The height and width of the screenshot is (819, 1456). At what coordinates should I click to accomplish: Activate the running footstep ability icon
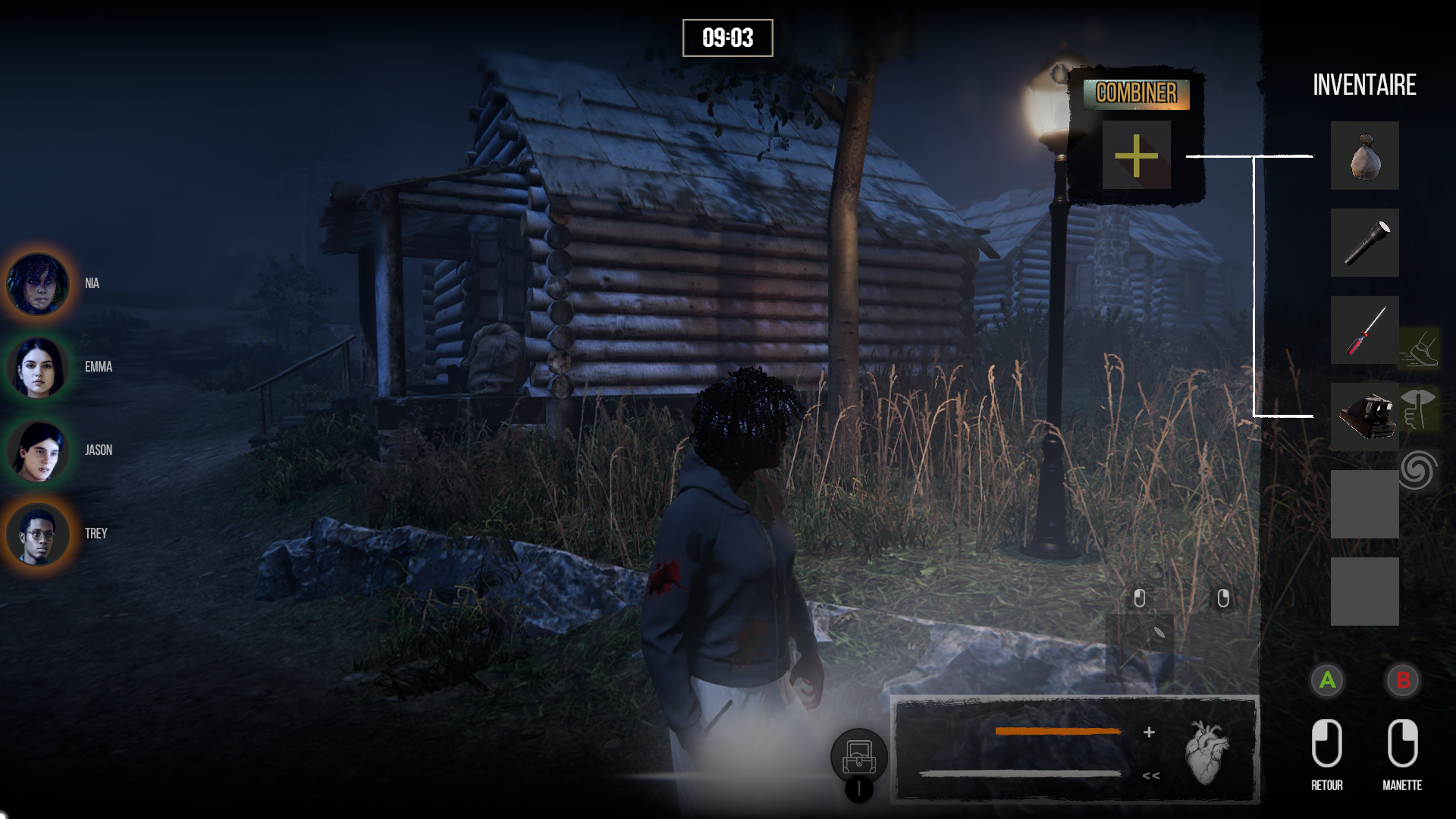pos(1419,349)
